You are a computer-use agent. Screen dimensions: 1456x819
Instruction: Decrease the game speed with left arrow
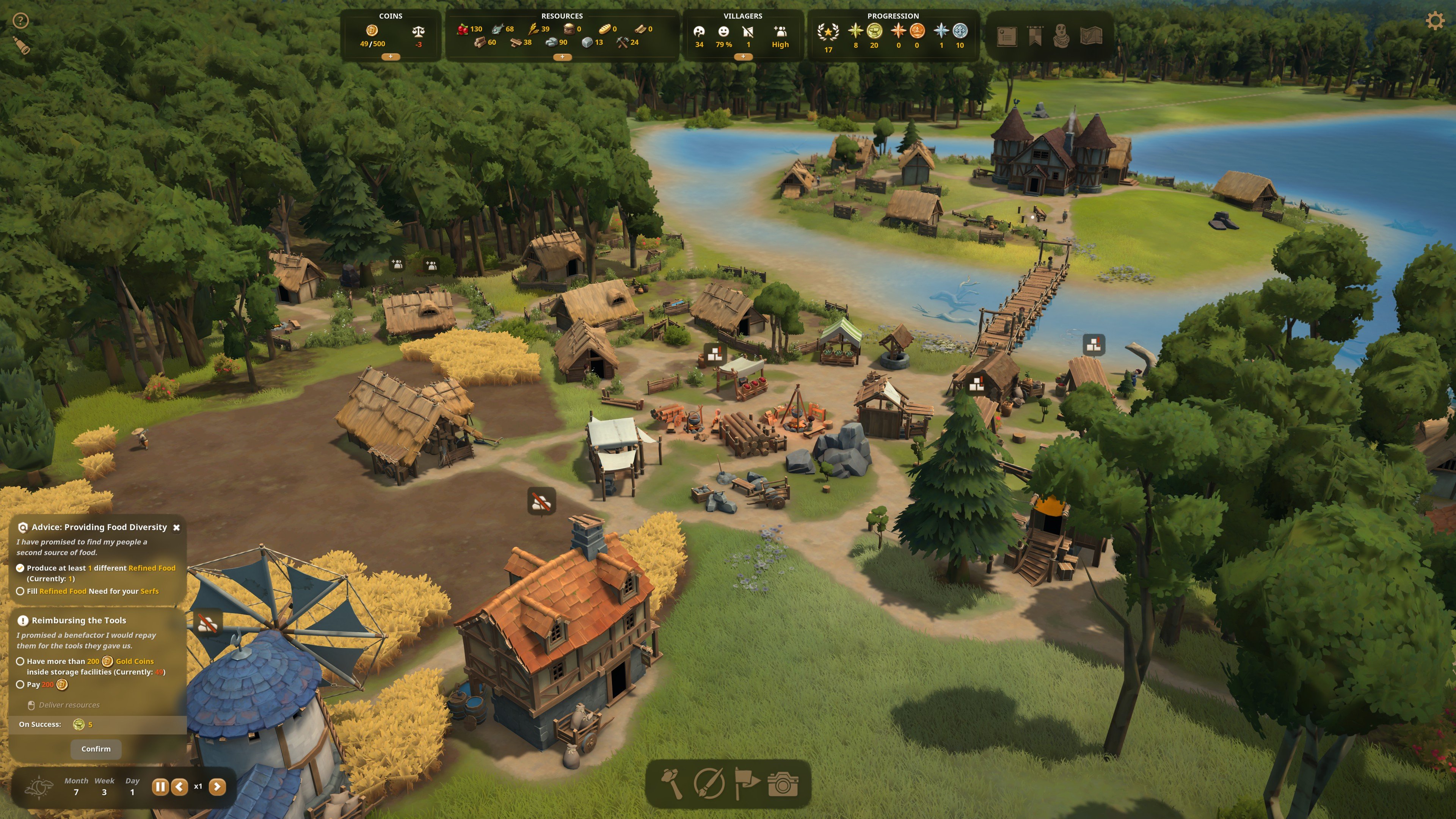coord(180,787)
